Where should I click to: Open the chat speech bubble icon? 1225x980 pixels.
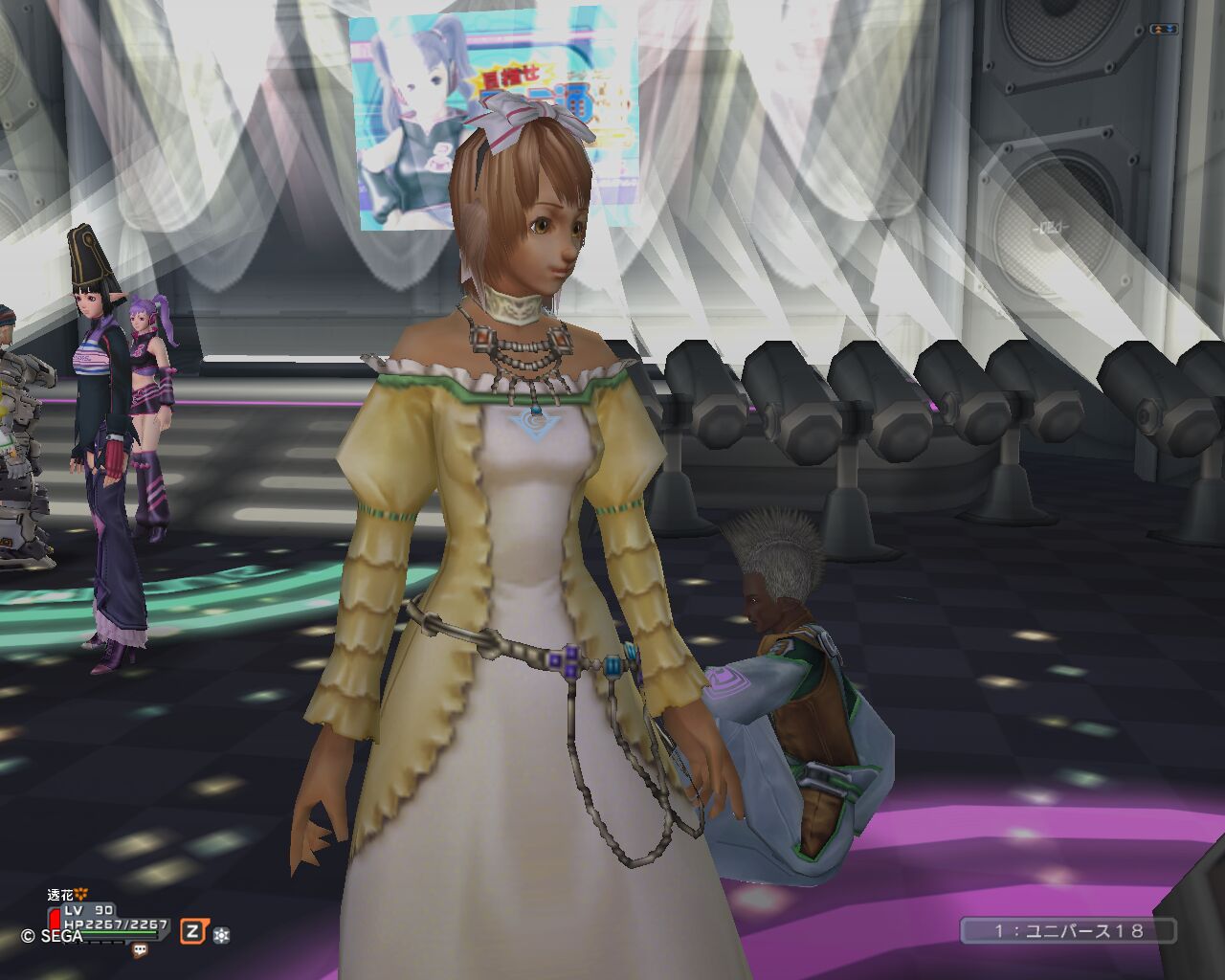click(141, 950)
